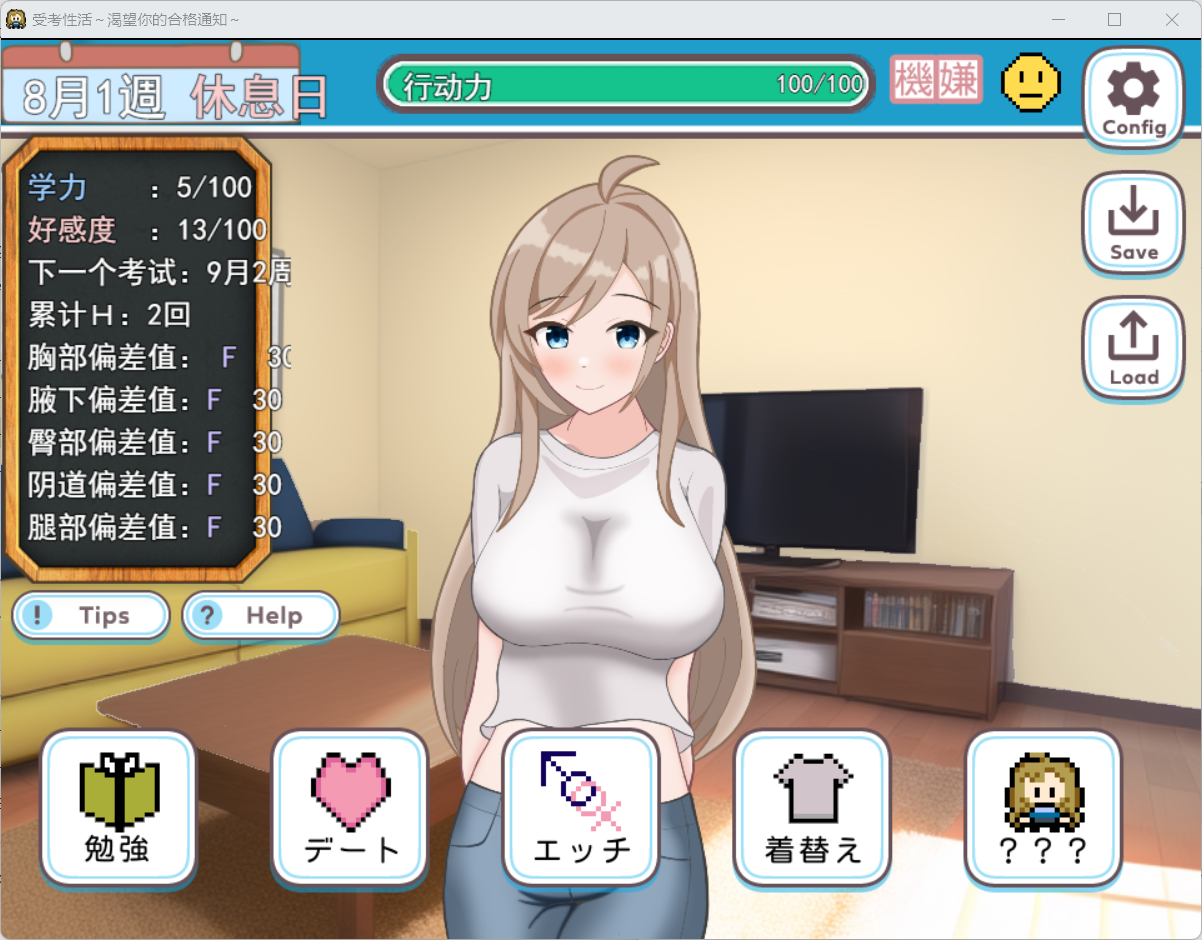
Task: Select the デート date action
Action: pyautogui.click(x=350, y=808)
